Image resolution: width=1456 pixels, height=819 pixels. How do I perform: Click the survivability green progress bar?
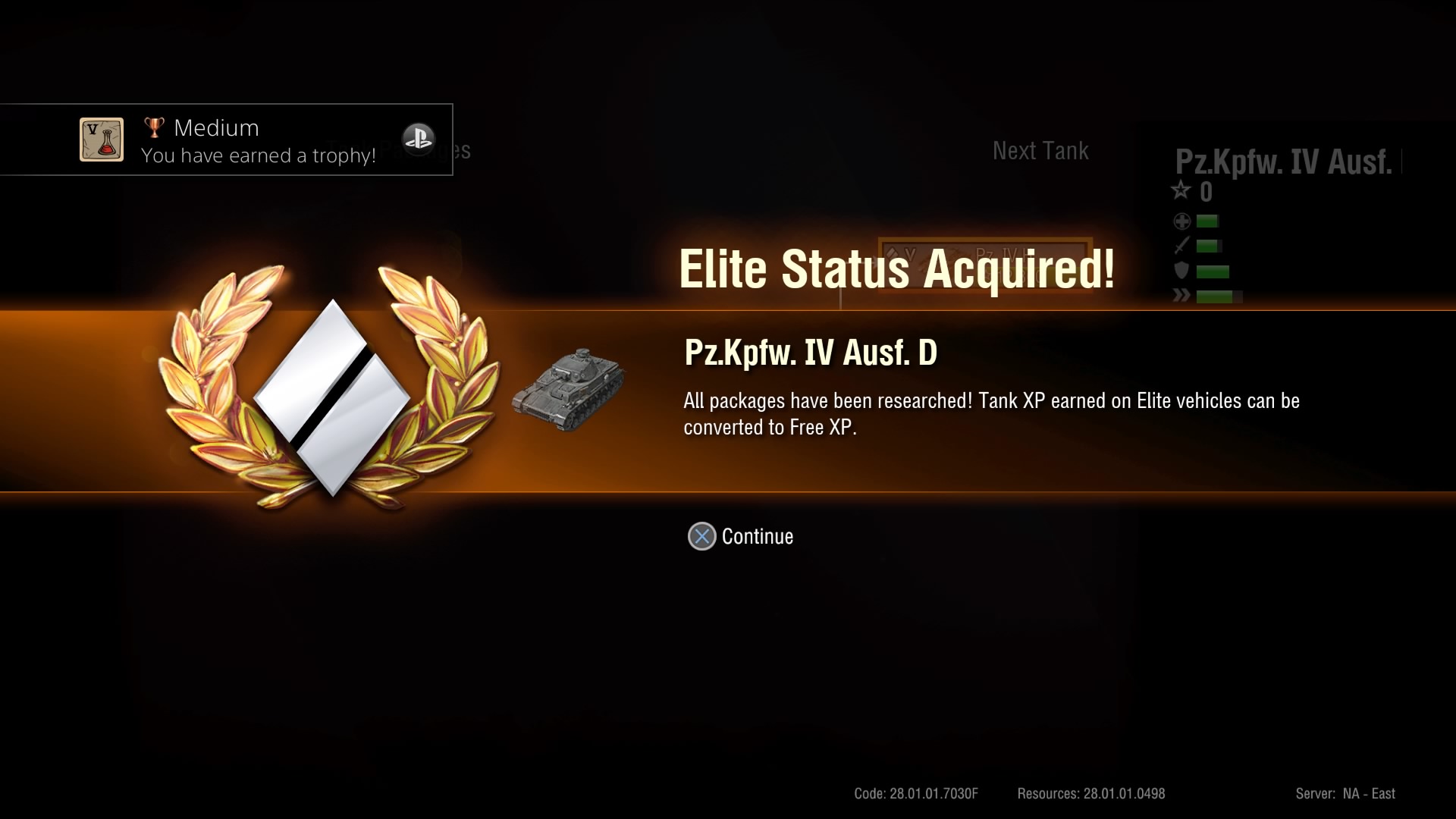click(1208, 221)
